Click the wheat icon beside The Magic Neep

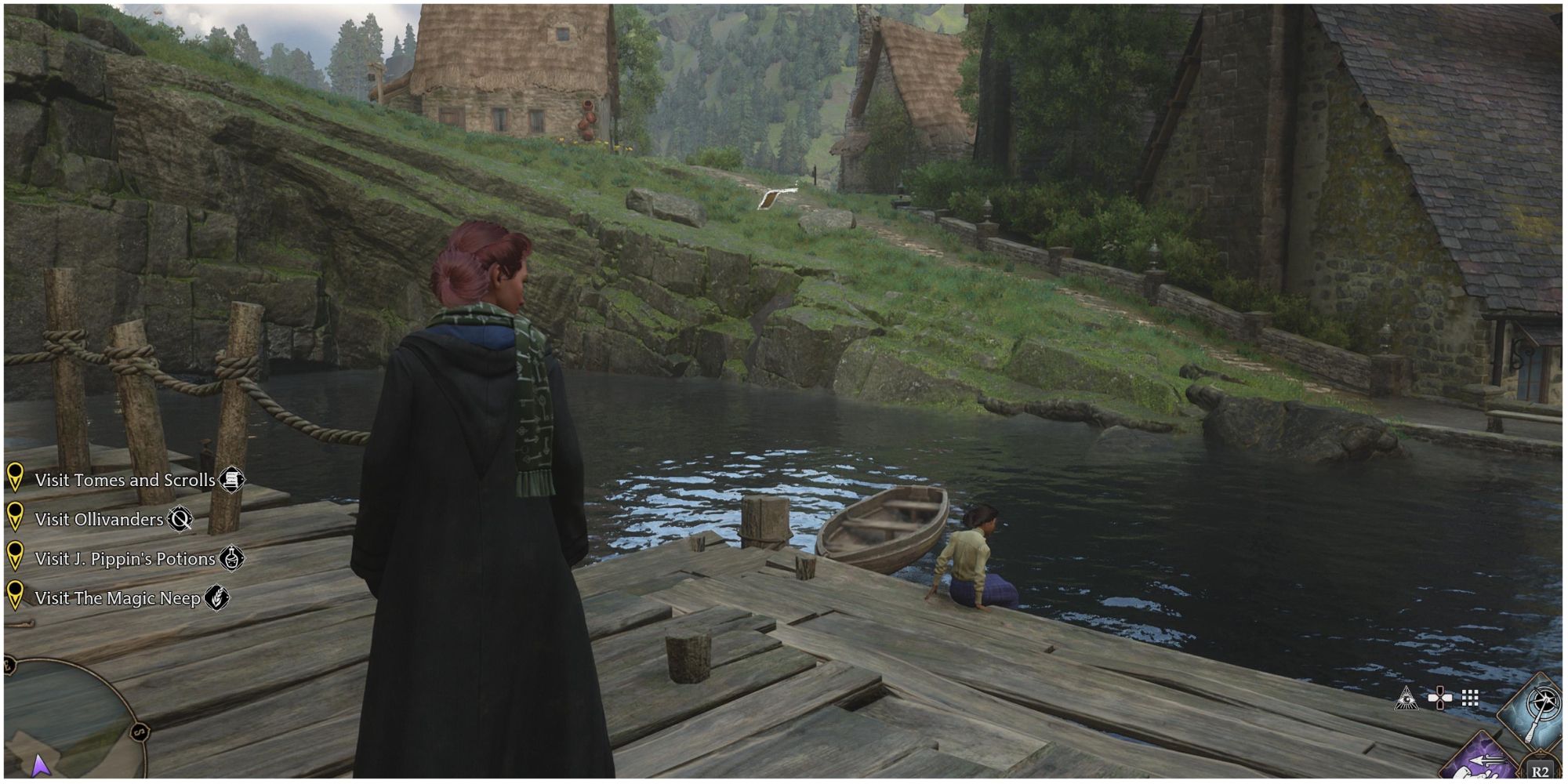(x=216, y=598)
